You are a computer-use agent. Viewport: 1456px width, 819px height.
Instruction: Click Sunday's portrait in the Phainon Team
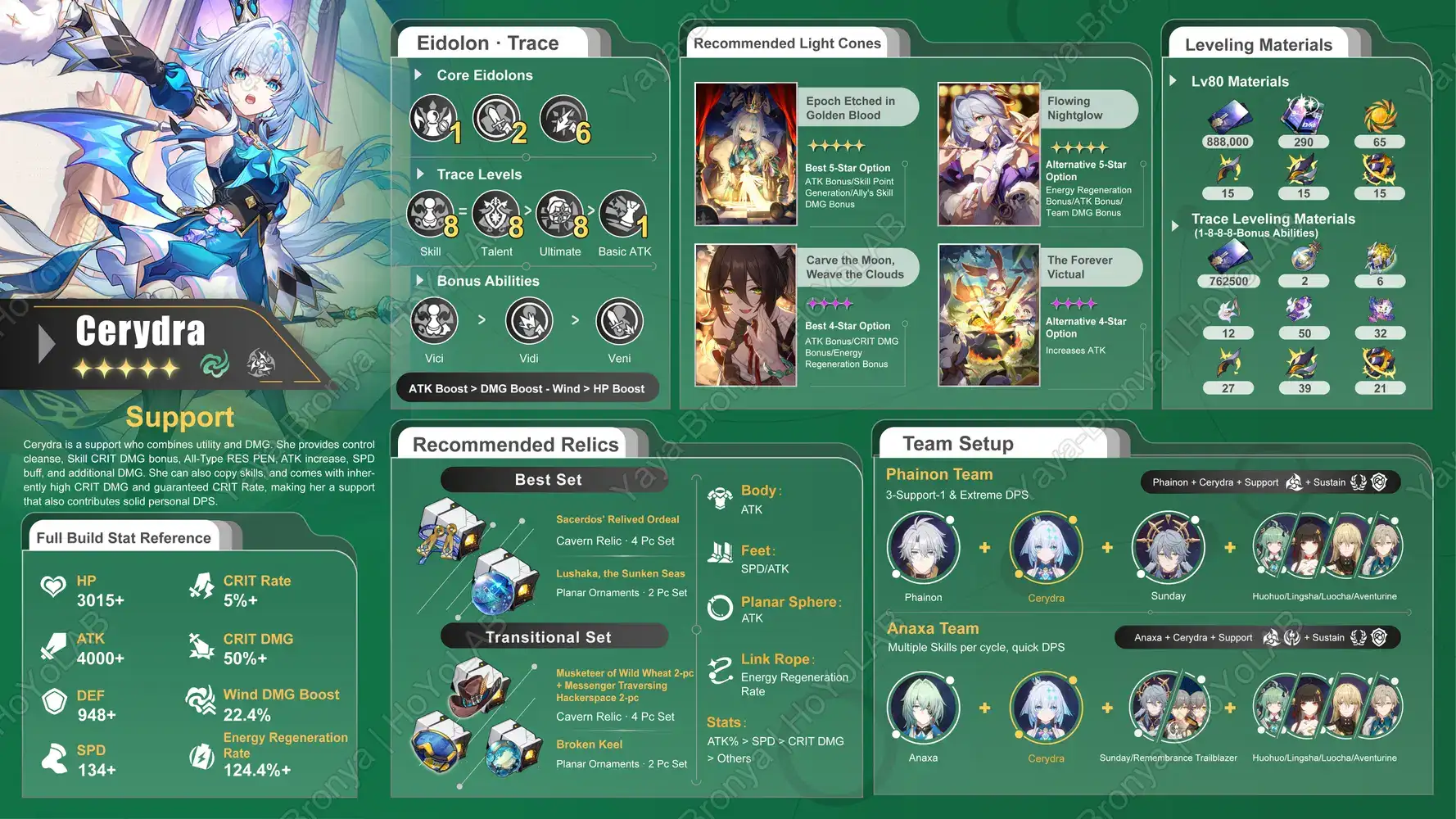1168,548
